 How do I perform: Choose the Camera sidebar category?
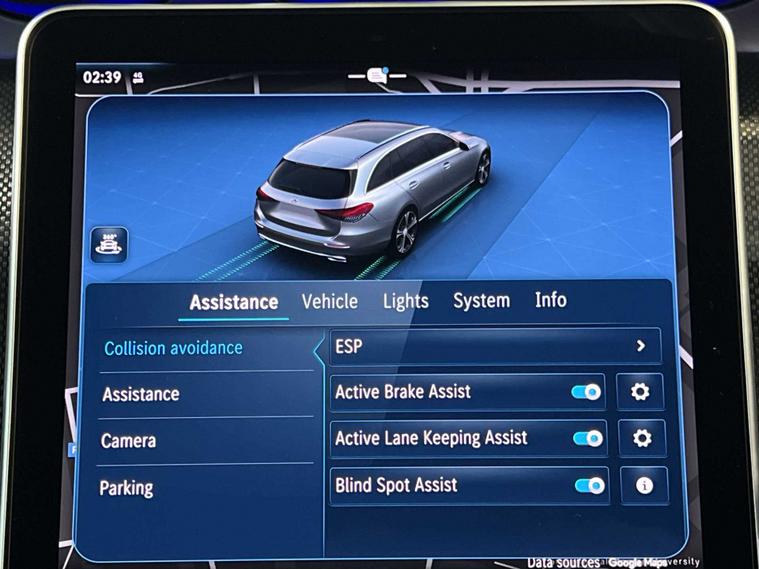129,441
